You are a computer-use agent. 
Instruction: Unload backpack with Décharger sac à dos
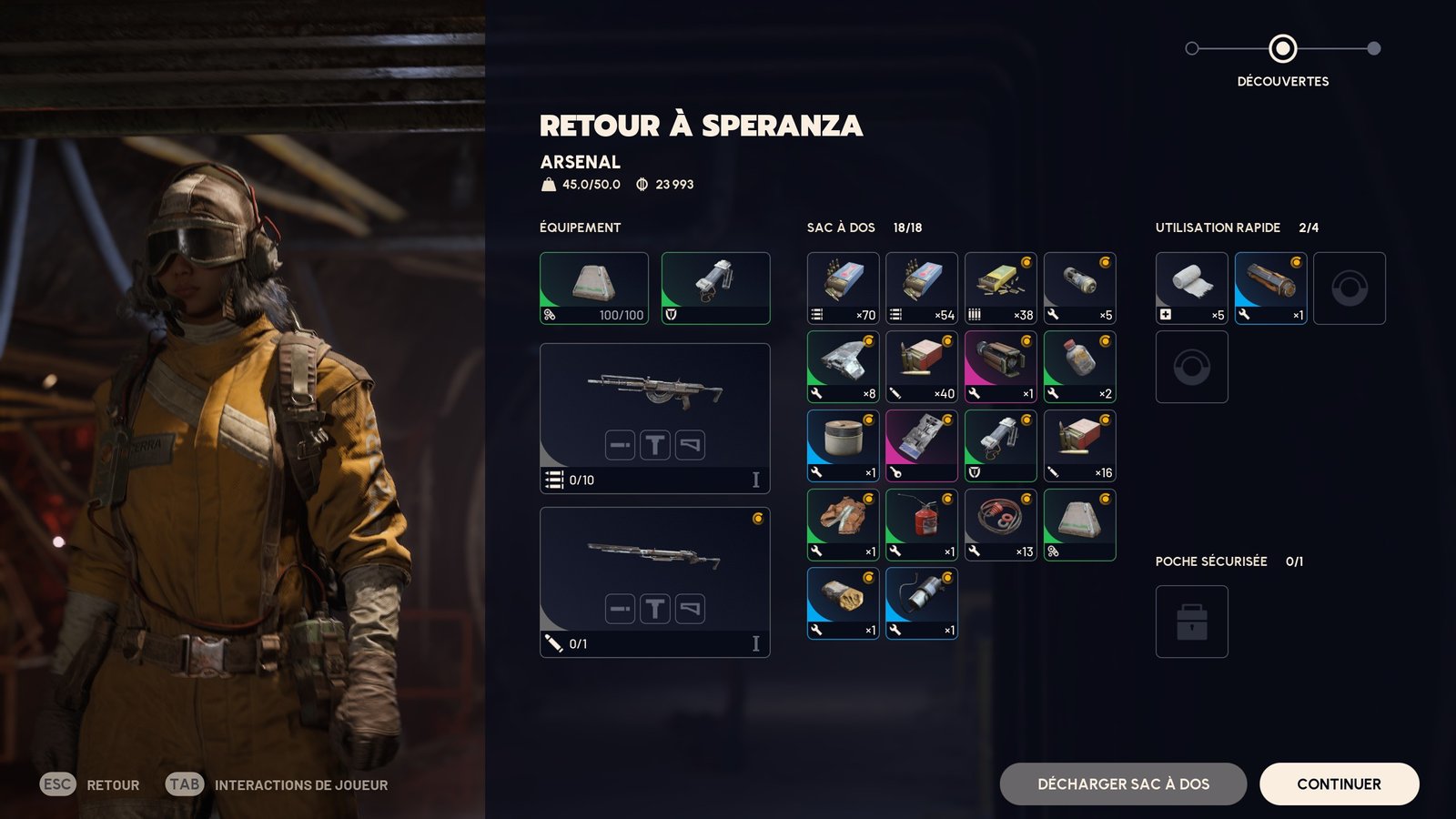[1123, 784]
